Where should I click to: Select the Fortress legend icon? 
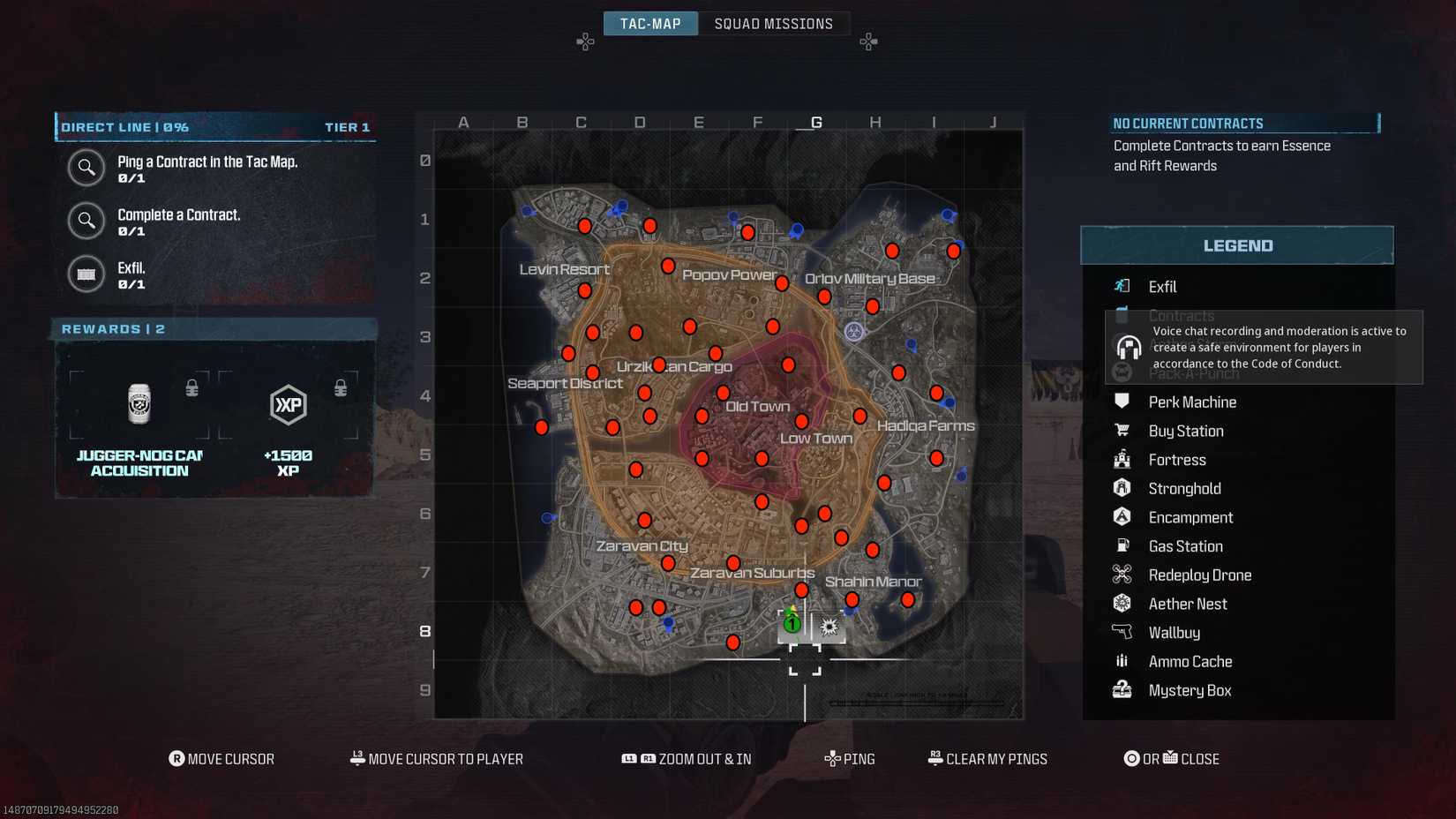1122,459
